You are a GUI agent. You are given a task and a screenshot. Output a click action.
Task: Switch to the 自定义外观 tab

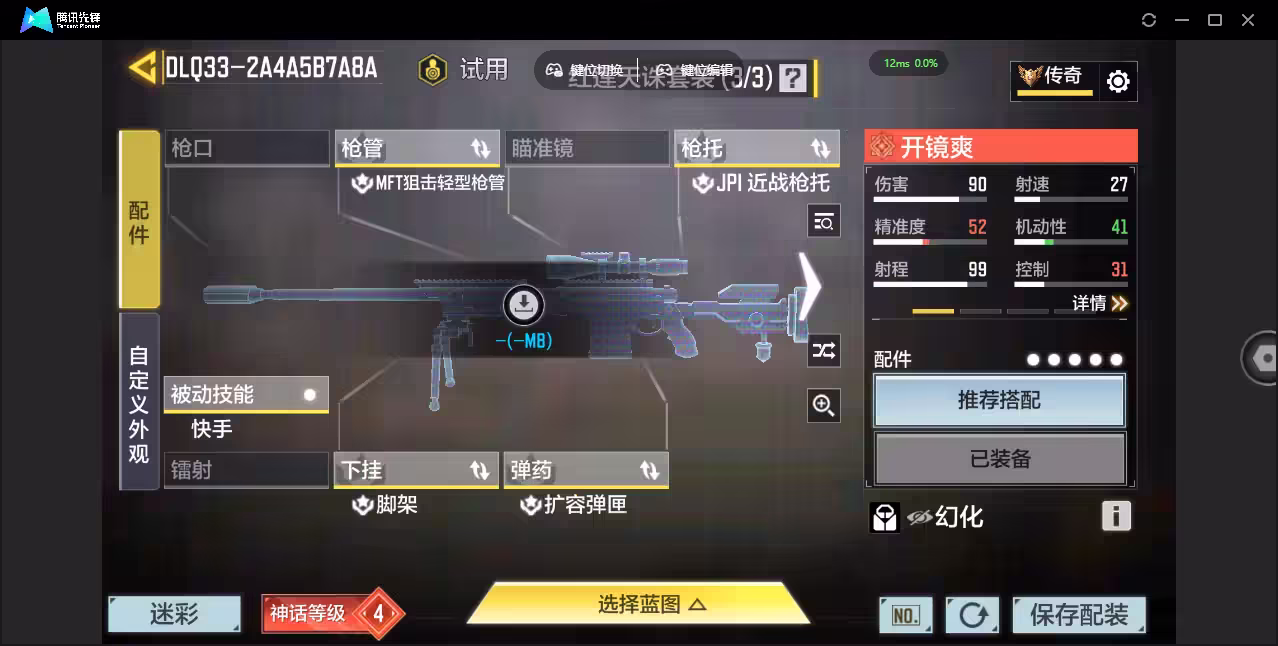coord(139,403)
